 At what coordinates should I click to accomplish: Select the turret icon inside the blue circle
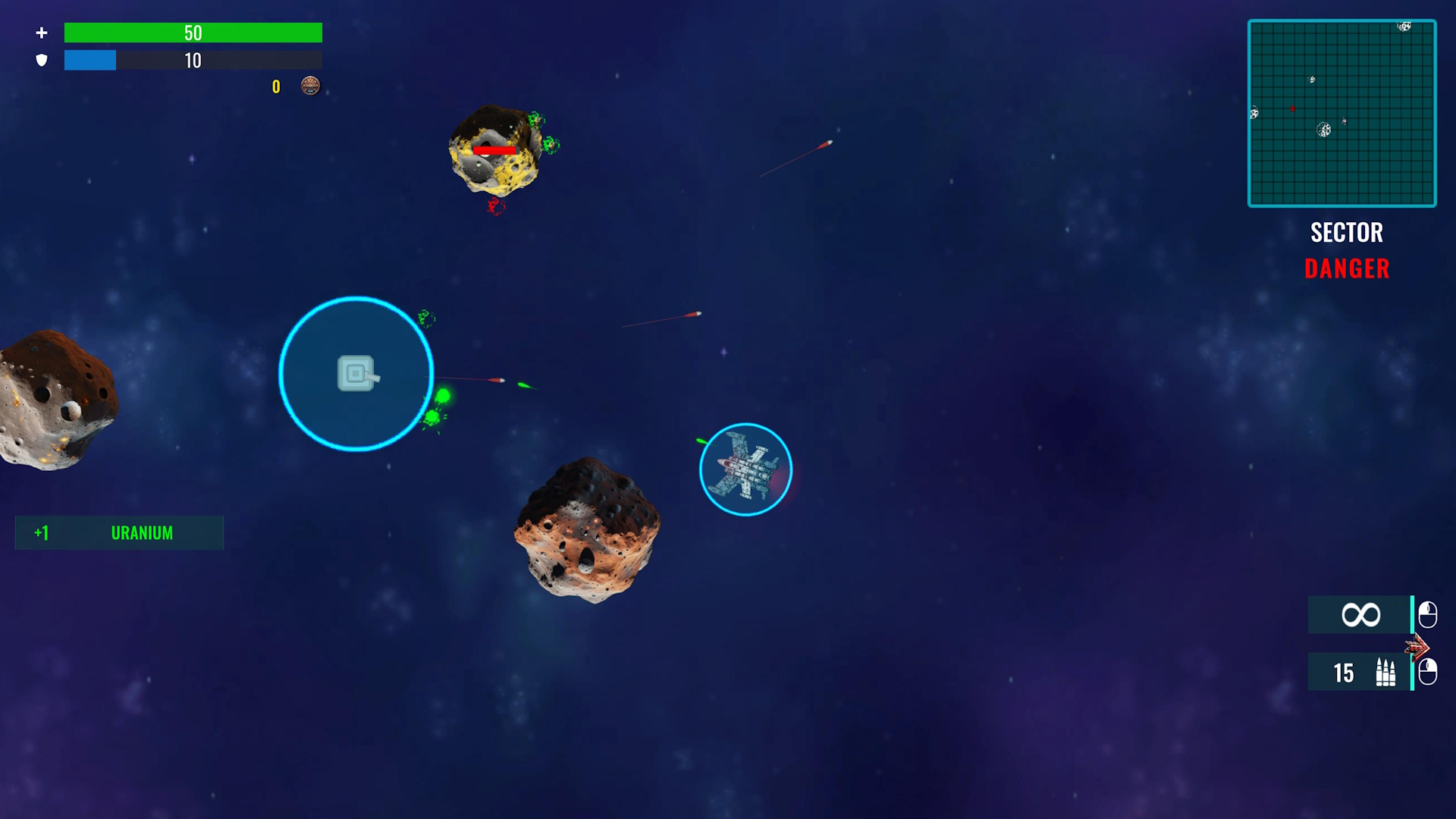(355, 372)
